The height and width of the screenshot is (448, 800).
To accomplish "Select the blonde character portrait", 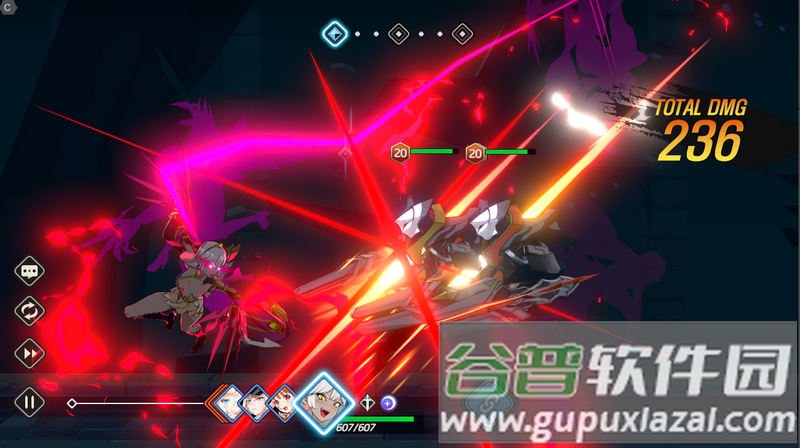I will pyautogui.click(x=229, y=401).
